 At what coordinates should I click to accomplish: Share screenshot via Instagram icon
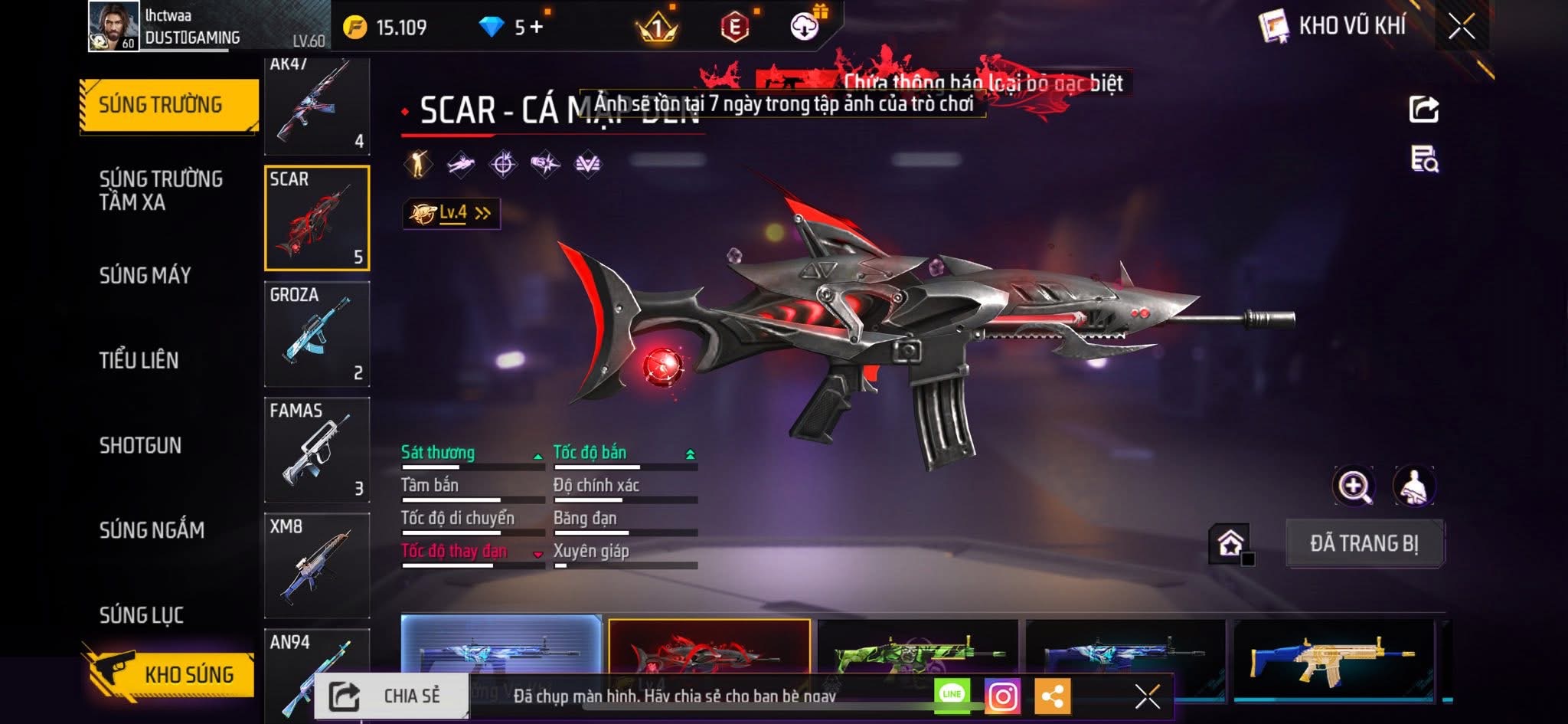[1003, 696]
